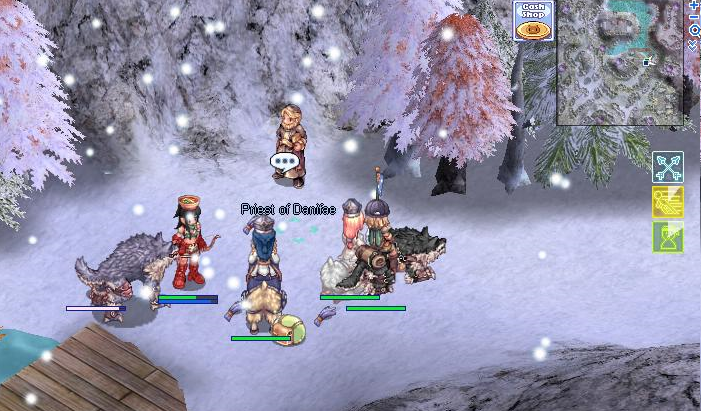Click the minimap
701x411 pixels.
click(x=622, y=62)
